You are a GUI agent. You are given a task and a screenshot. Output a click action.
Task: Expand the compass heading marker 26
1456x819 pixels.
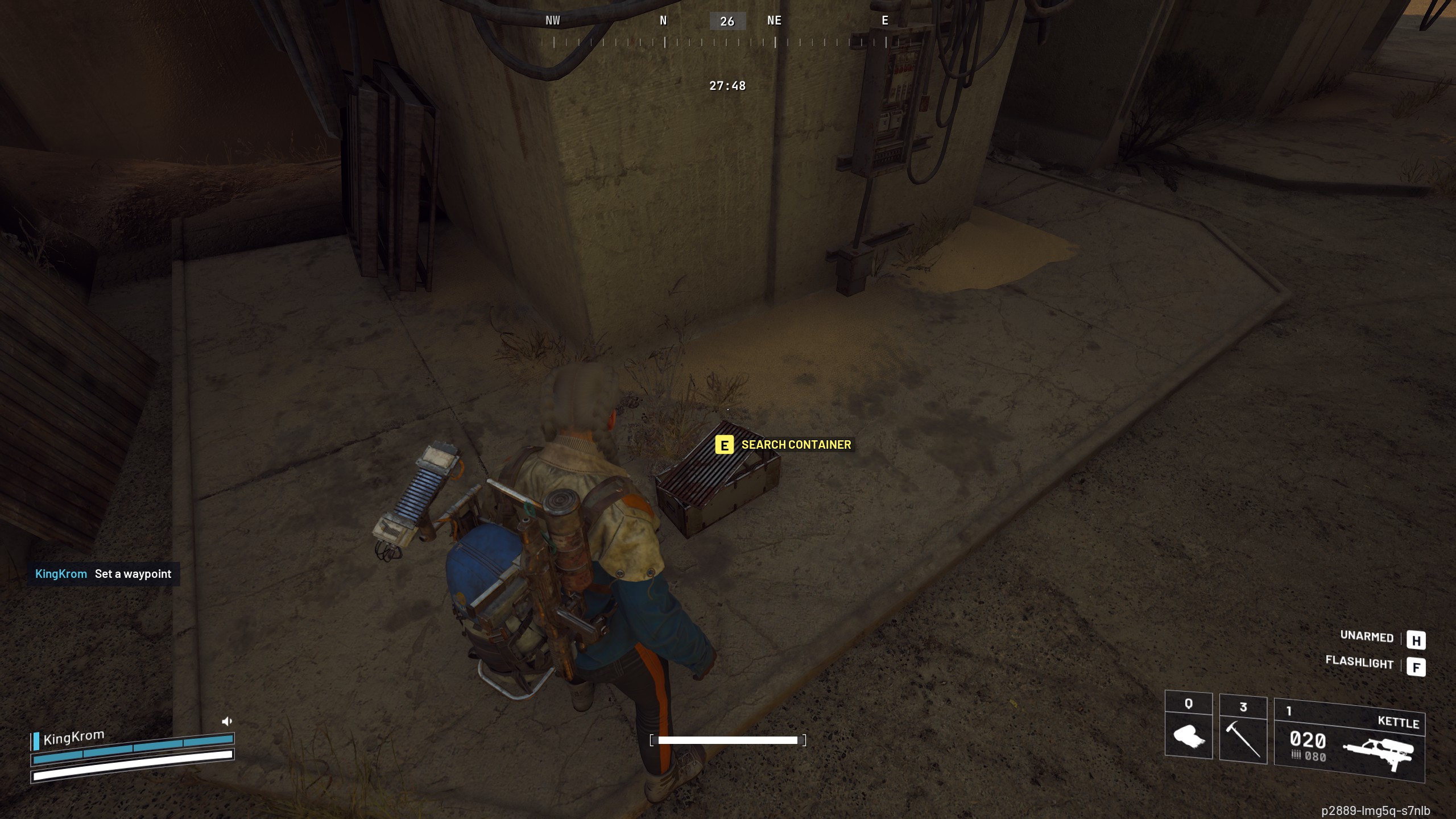point(727,22)
